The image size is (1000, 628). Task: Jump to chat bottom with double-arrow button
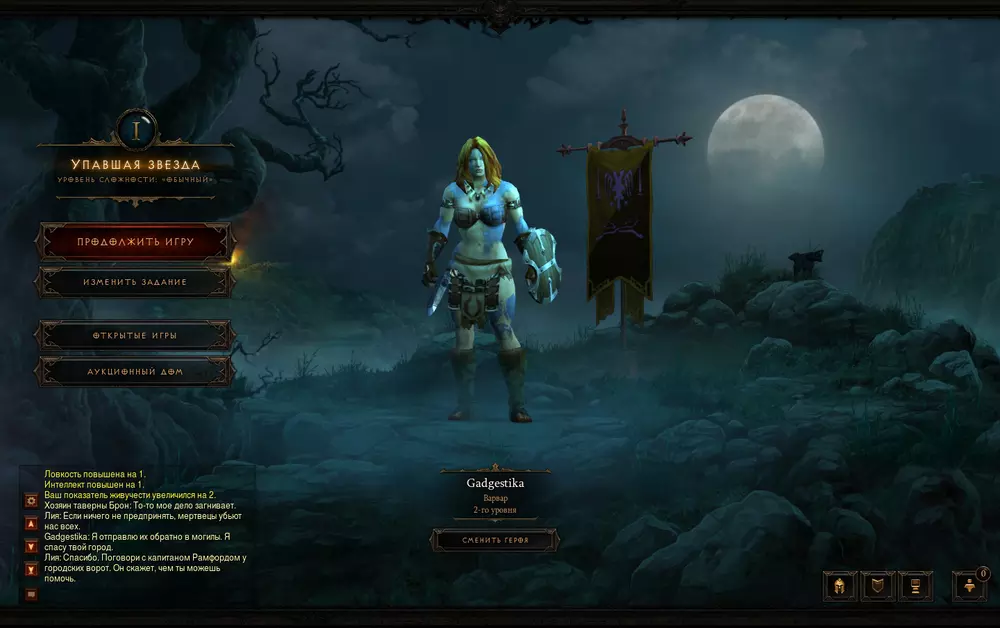tap(31, 570)
